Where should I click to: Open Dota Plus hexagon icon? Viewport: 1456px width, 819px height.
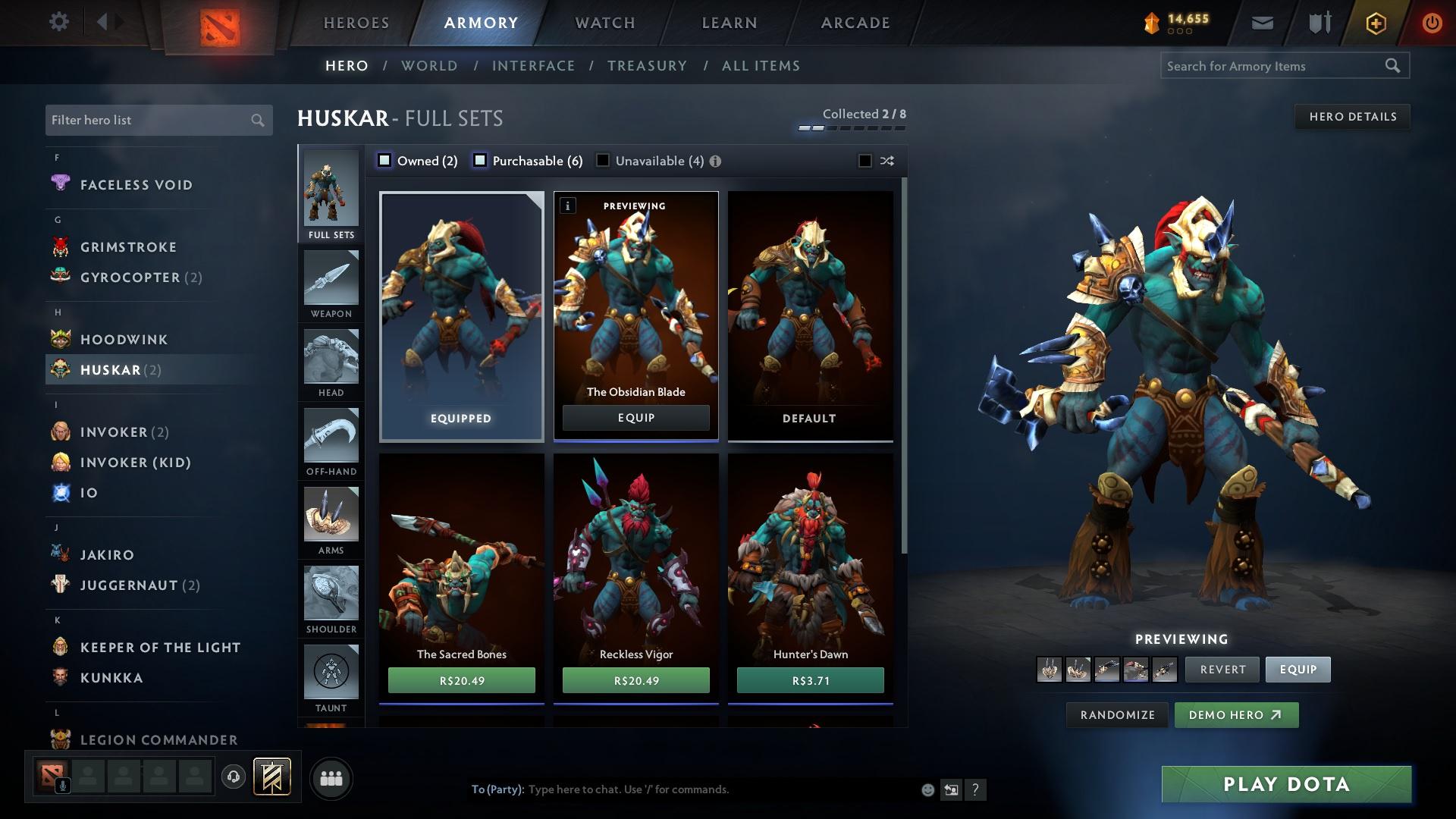click(x=1376, y=22)
